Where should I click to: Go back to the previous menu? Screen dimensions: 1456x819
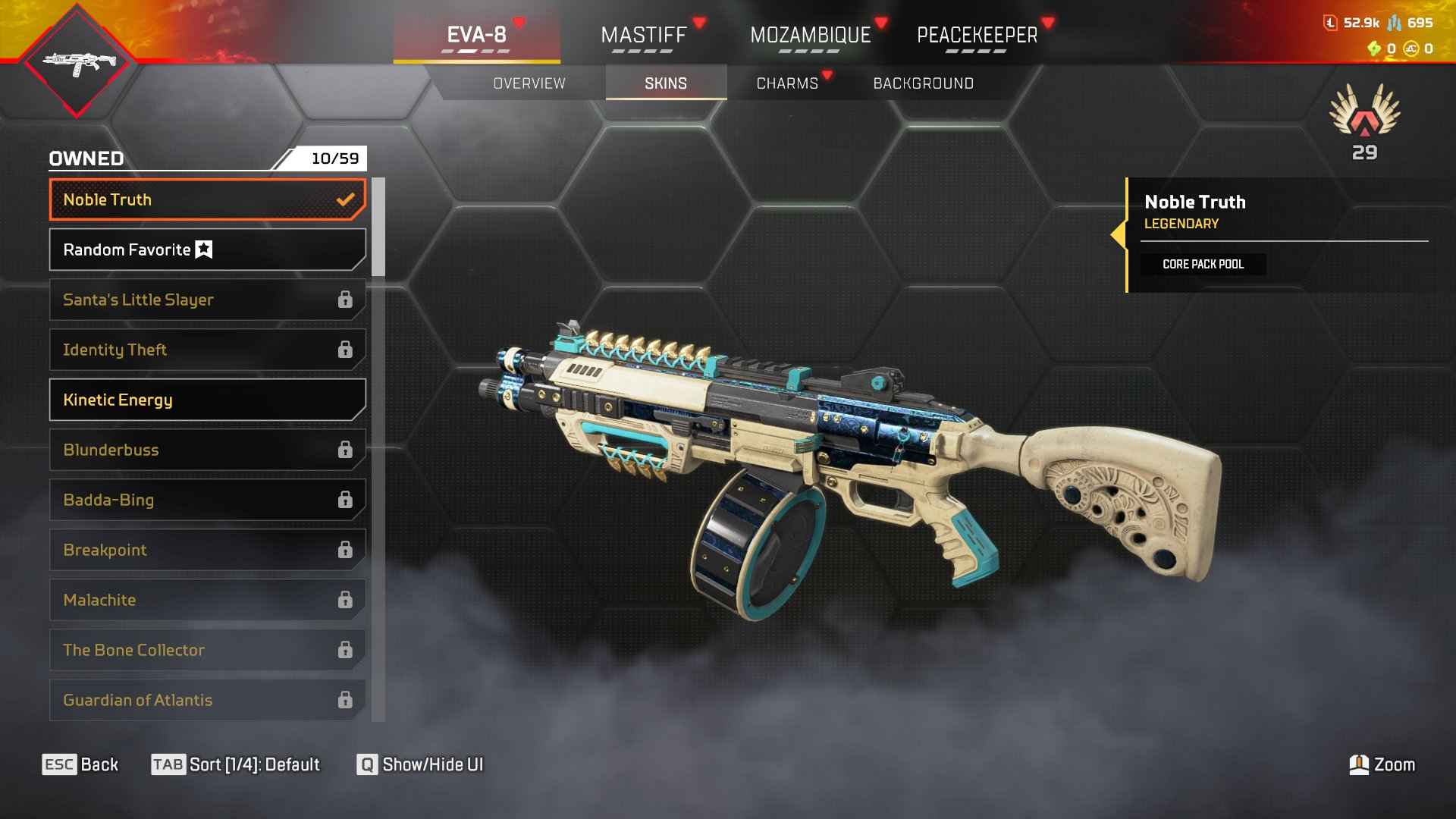click(80, 764)
